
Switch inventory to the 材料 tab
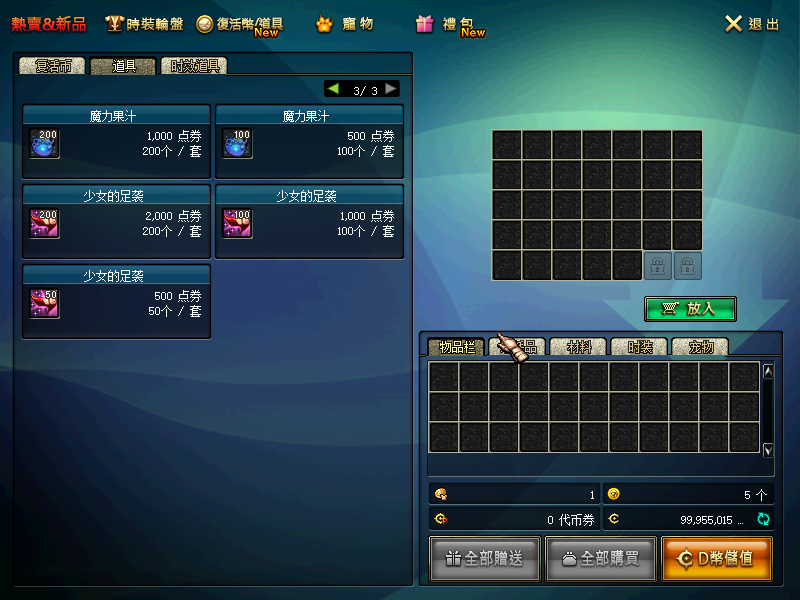(580, 347)
